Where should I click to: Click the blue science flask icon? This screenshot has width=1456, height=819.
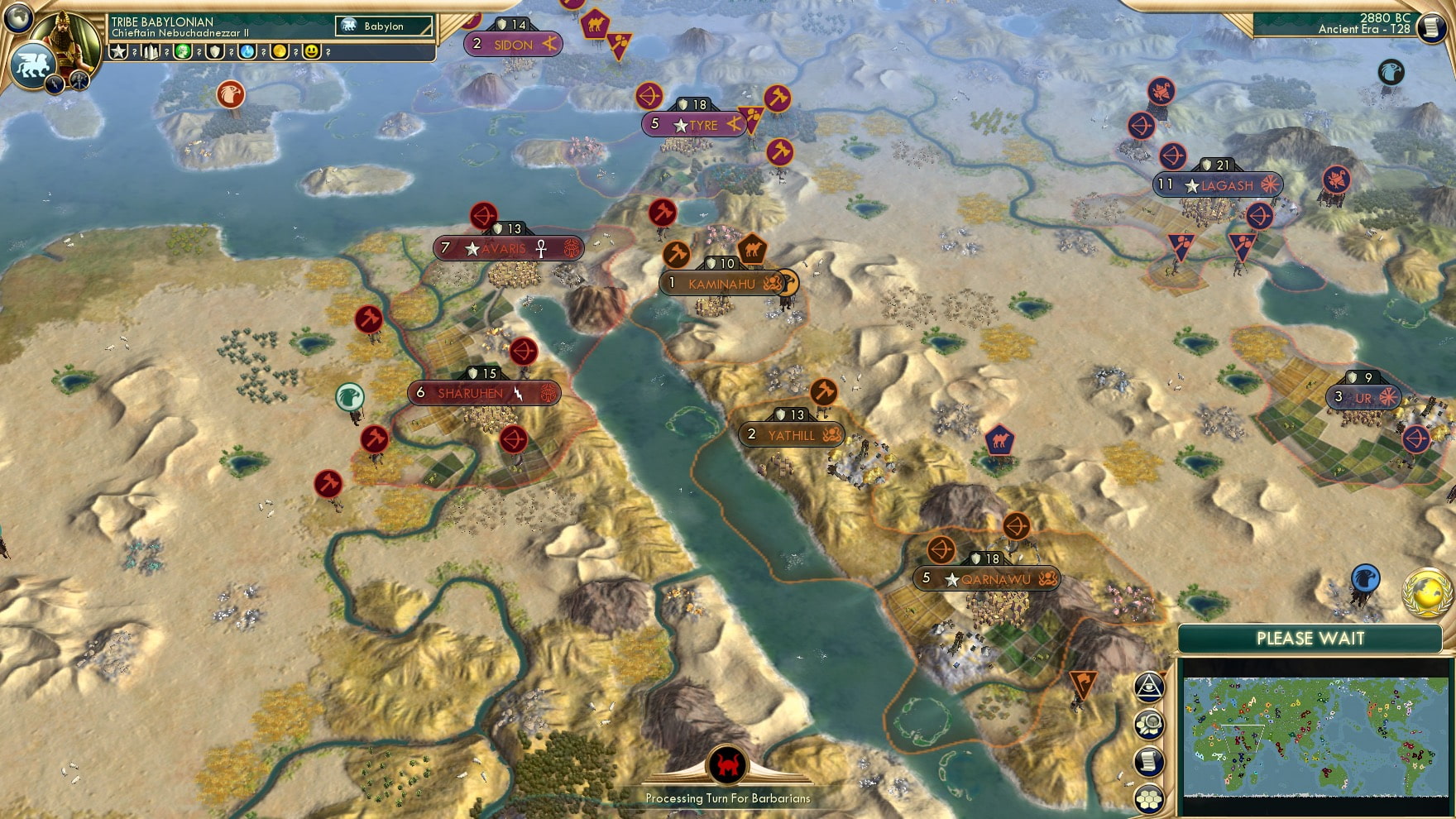click(x=247, y=52)
